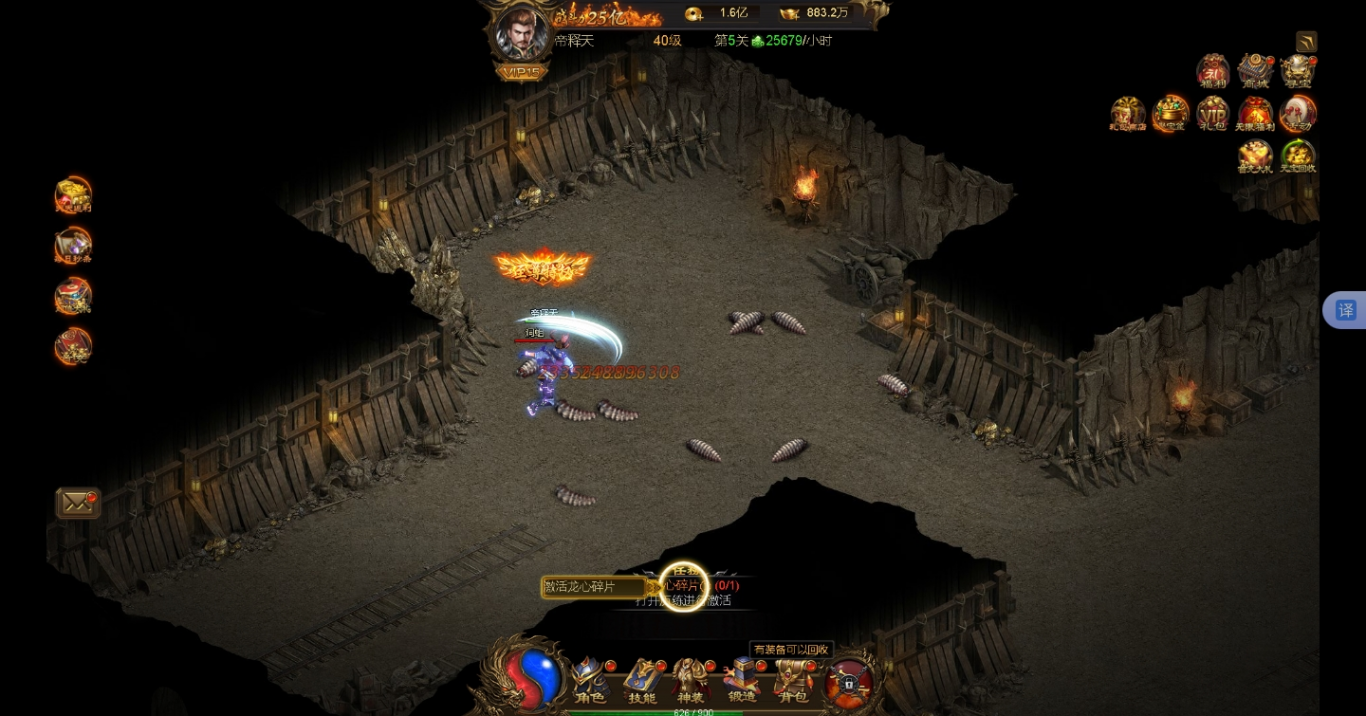
Task: Open the 背包 backpack inventory
Action: pos(793,680)
